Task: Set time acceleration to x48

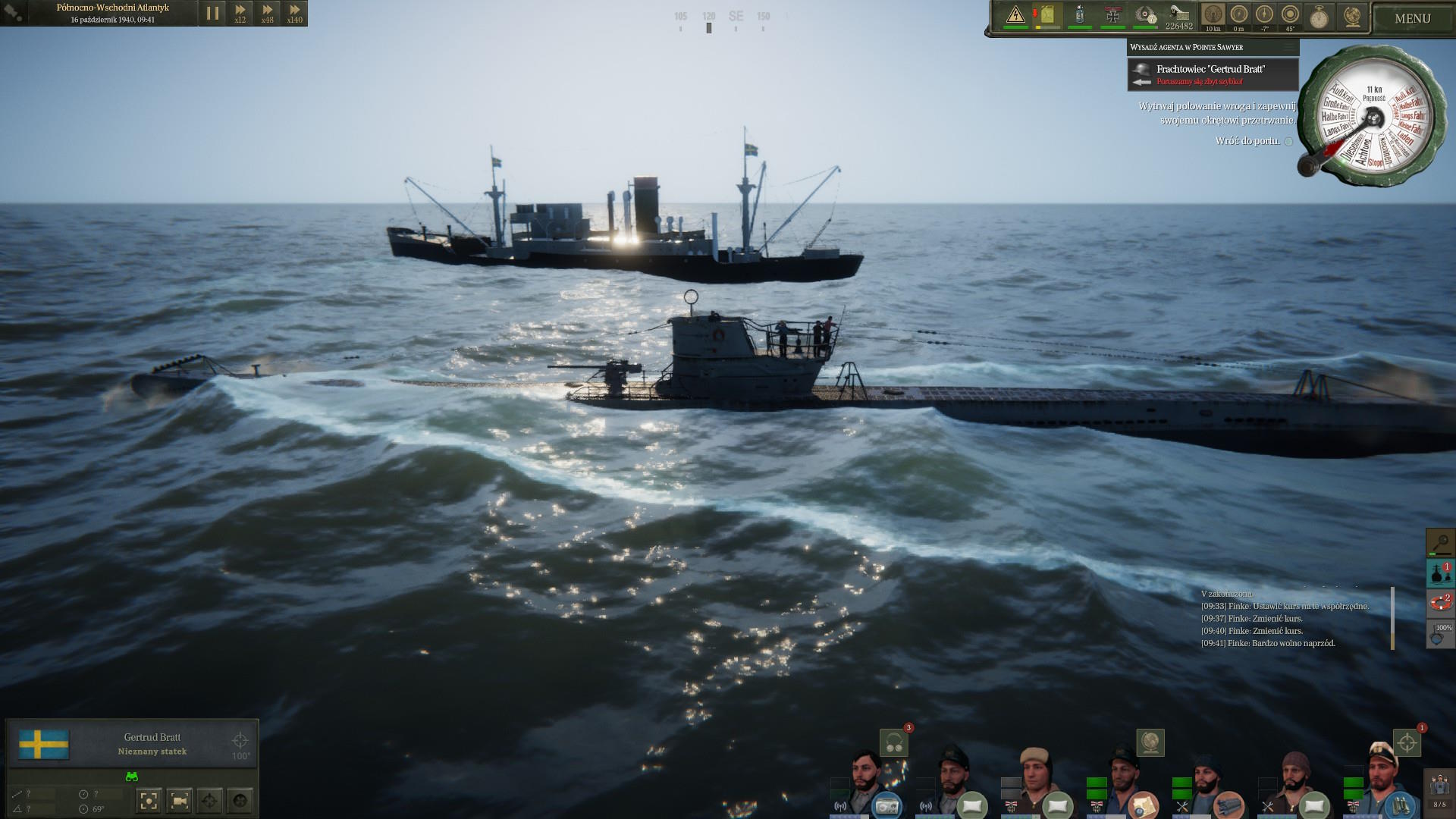Action: pyautogui.click(x=268, y=13)
